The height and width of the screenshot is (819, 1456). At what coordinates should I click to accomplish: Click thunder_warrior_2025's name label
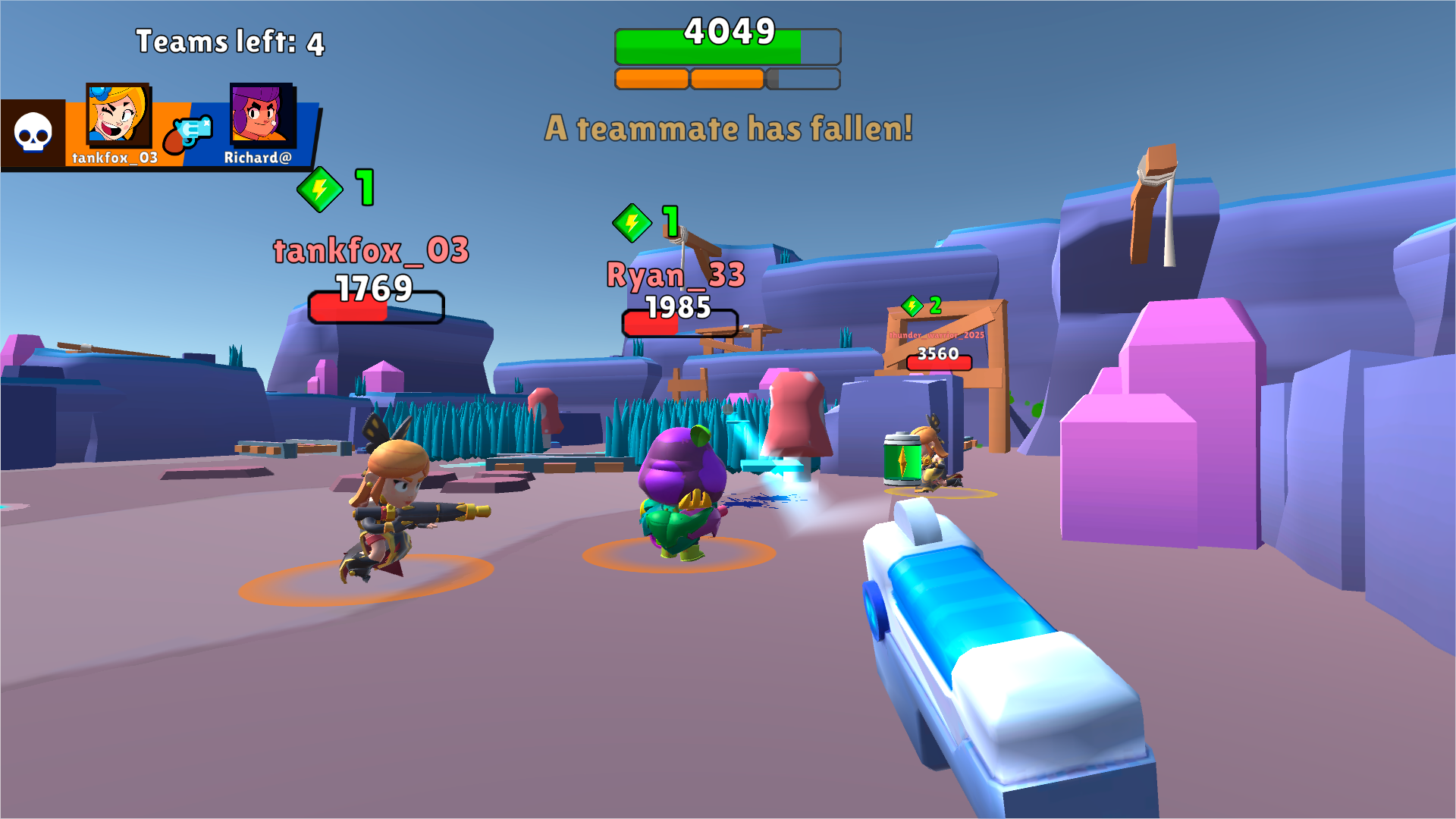point(935,334)
